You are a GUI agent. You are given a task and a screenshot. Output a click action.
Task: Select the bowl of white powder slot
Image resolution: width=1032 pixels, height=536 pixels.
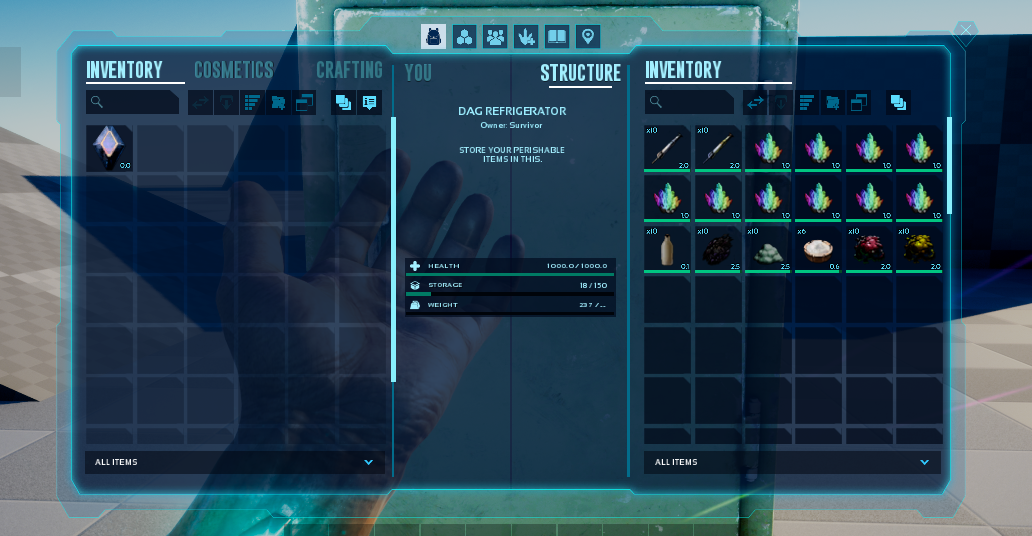point(818,249)
